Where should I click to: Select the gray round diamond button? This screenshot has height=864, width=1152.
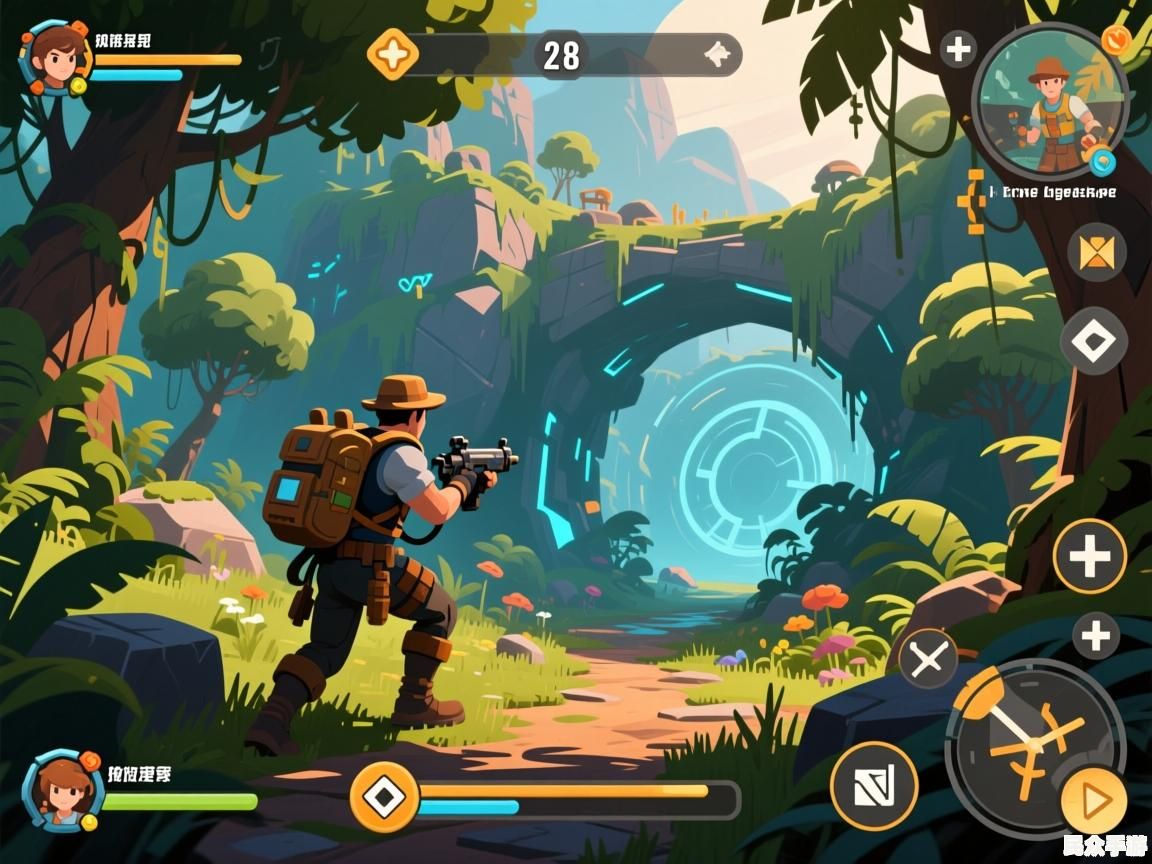point(1093,342)
